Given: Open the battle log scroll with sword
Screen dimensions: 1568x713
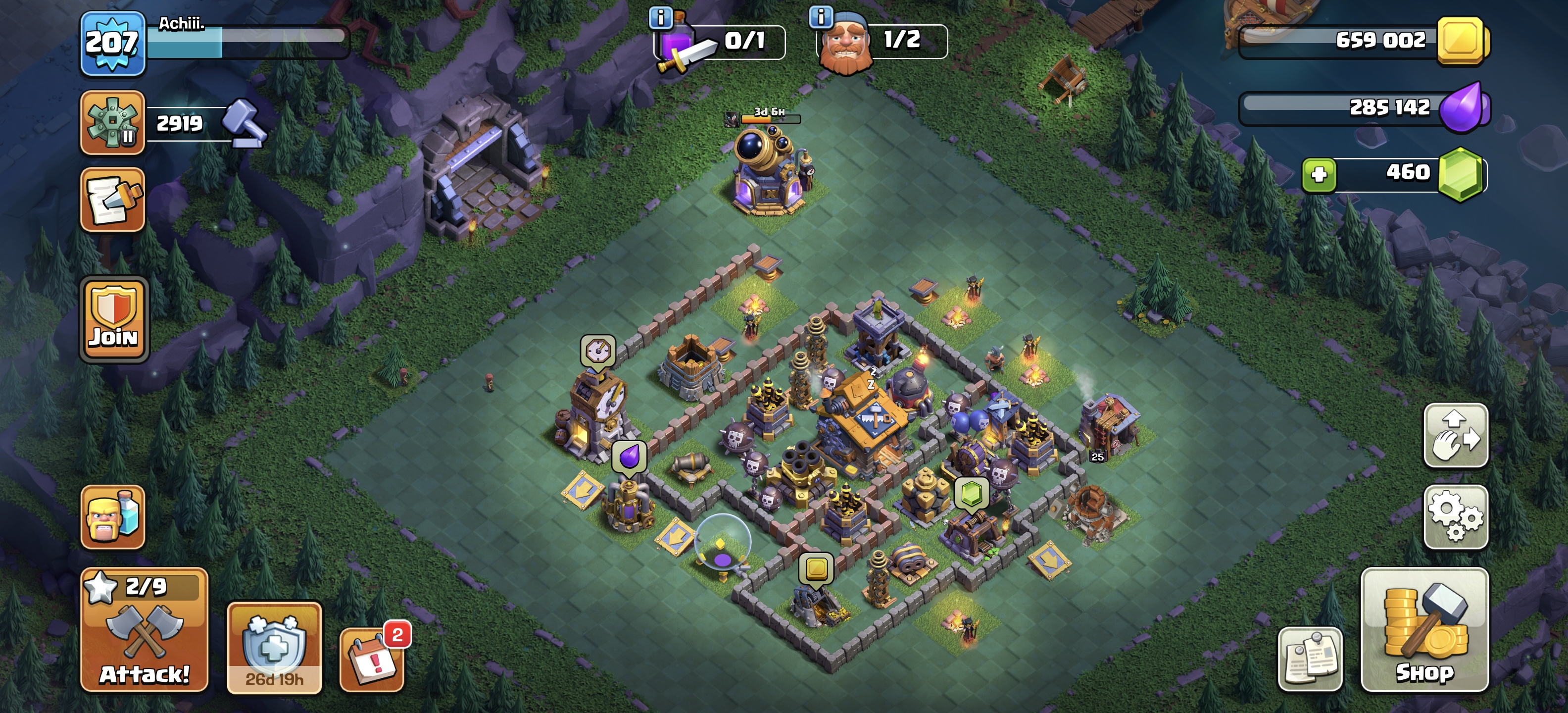Looking at the screenshot, I should (x=113, y=200).
